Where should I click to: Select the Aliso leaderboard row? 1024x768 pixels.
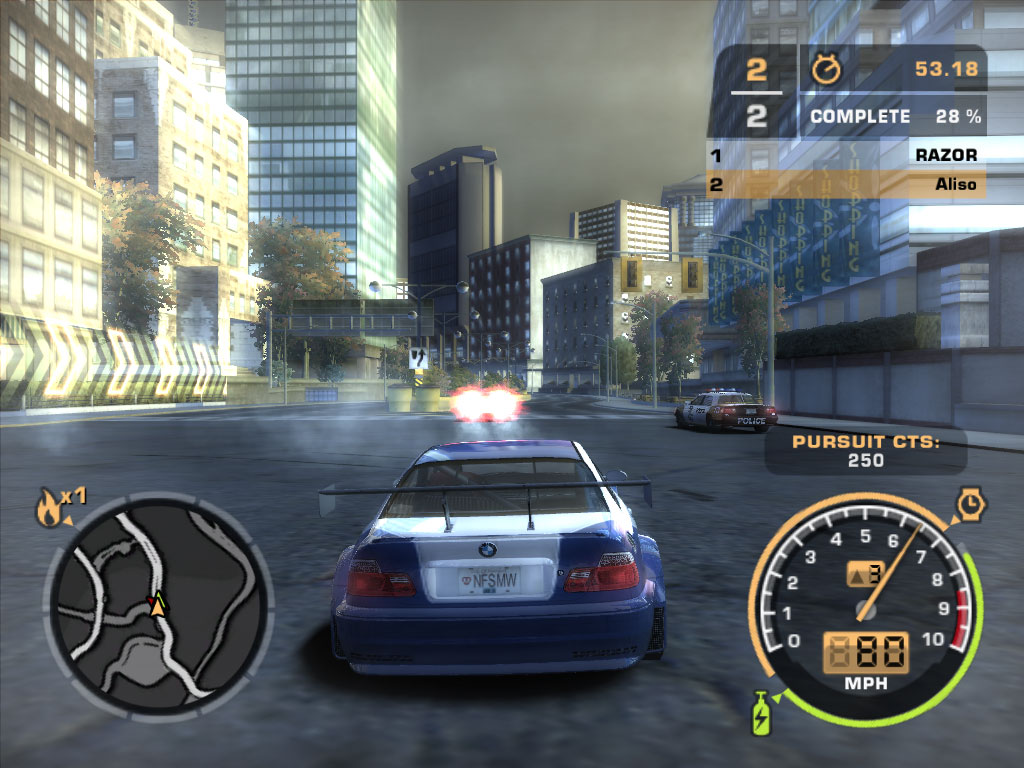[846, 184]
